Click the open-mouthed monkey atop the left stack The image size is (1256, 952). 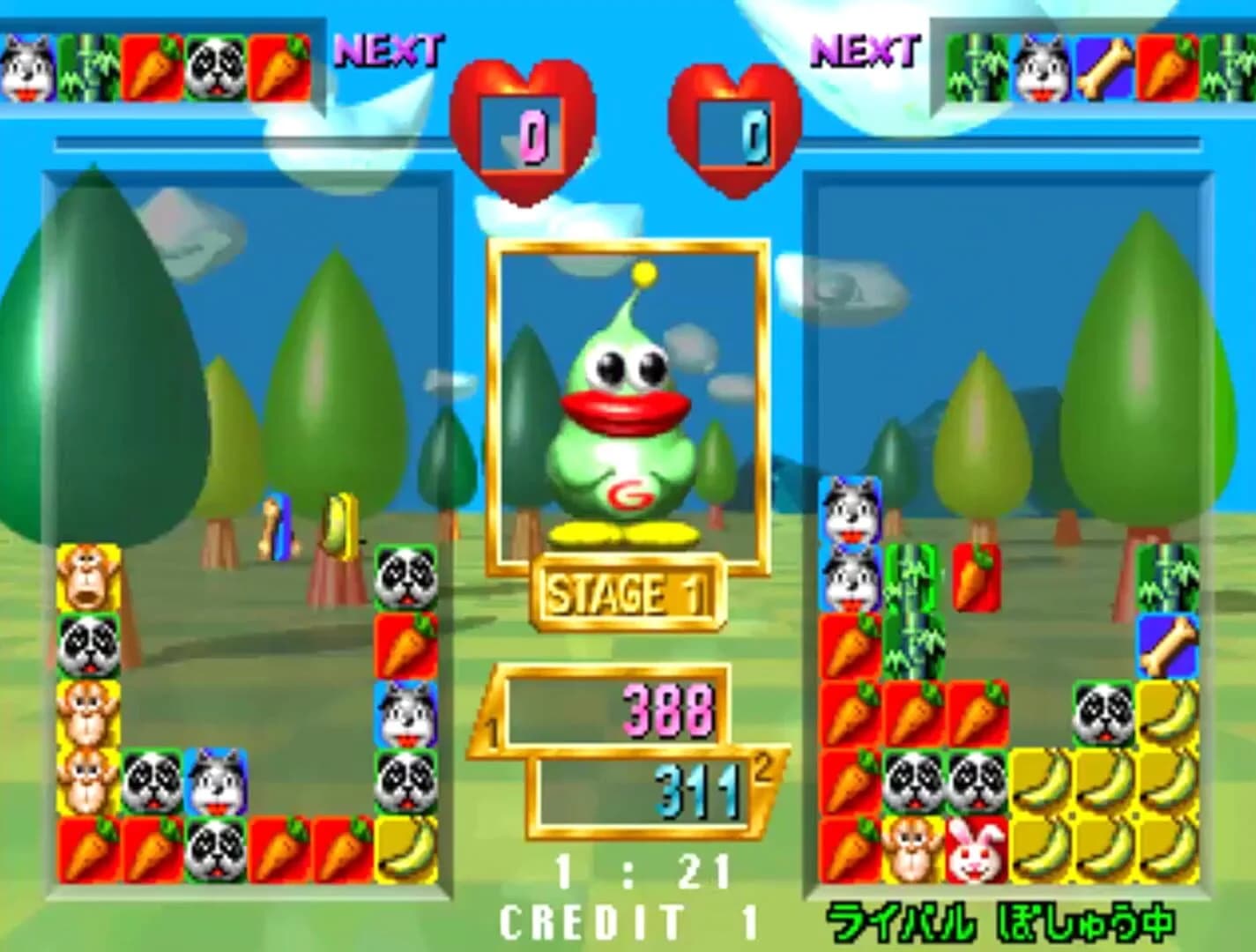(89, 578)
